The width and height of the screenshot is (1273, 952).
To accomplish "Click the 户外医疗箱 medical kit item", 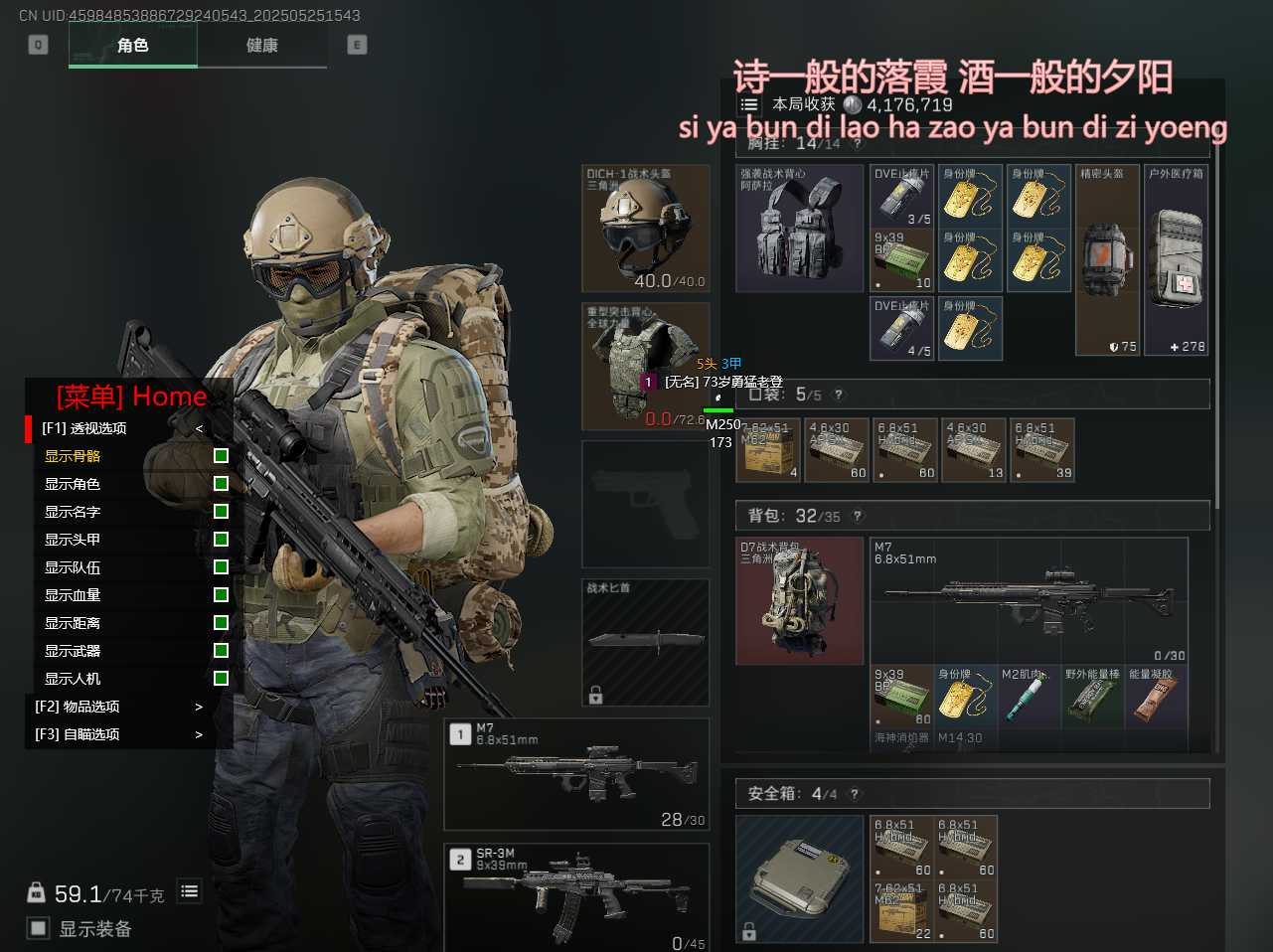I will coord(1176,259).
